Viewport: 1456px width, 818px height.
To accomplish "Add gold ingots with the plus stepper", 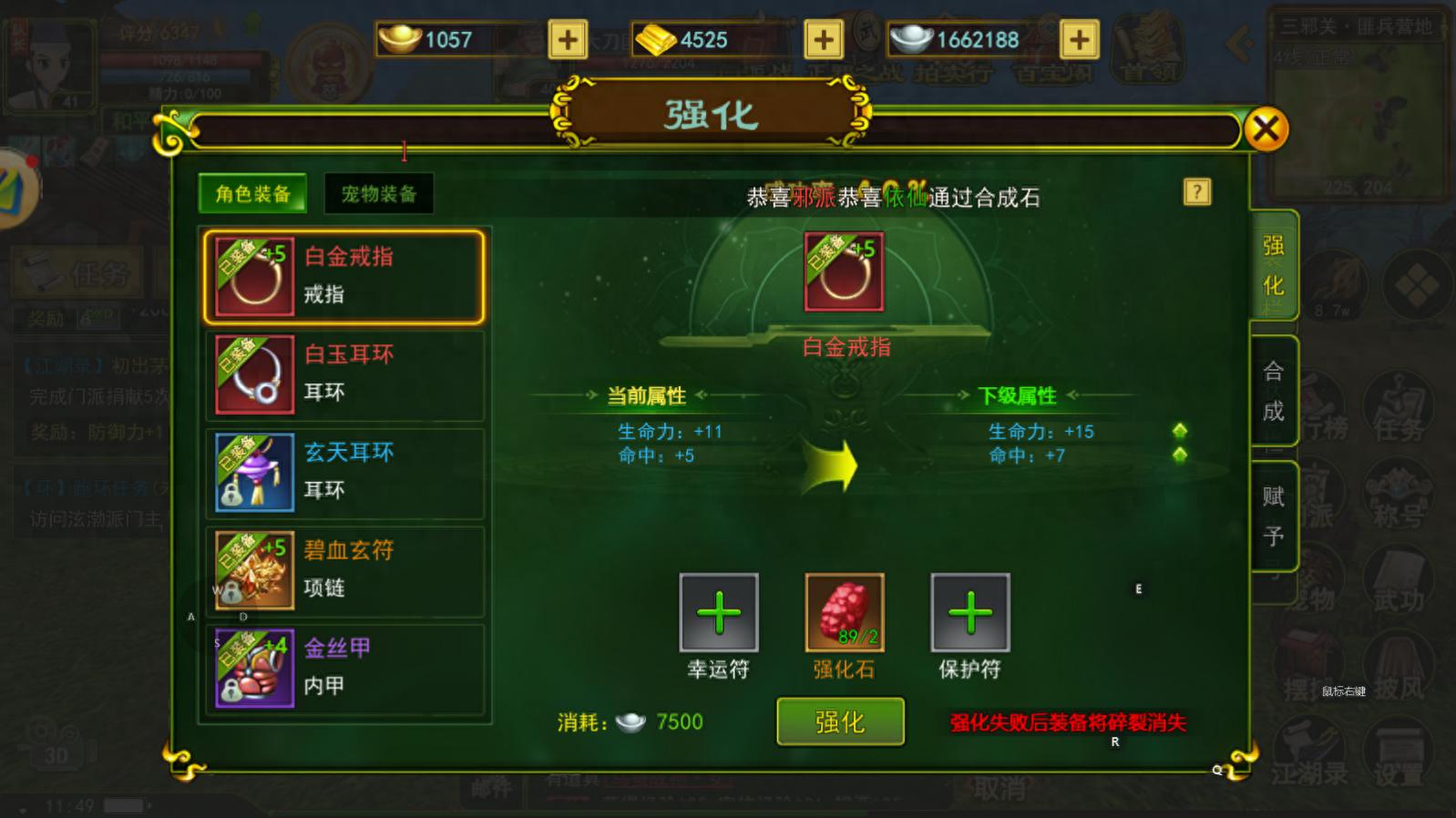I will point(823,39).
